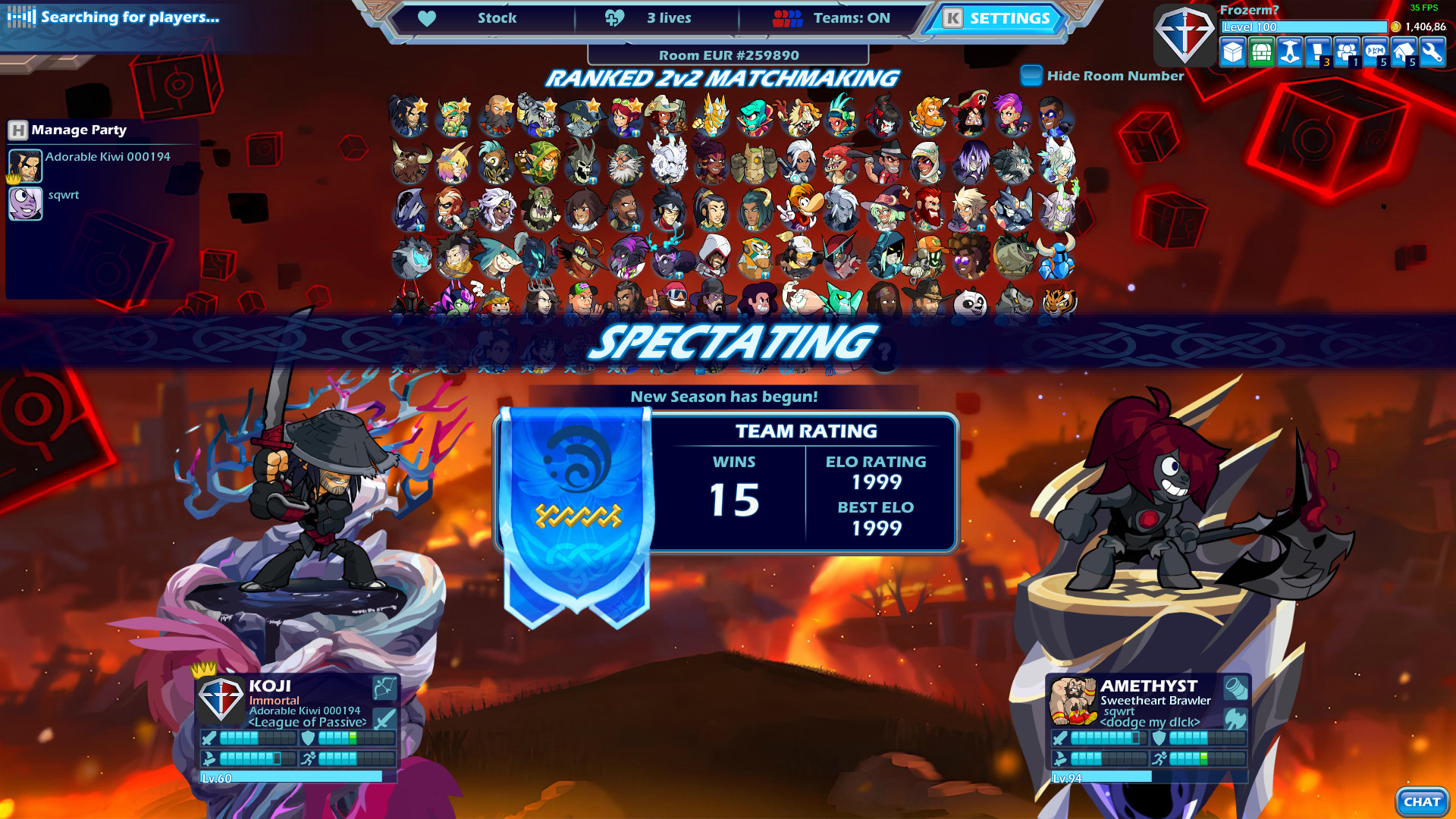Open the missions icon with badge 3
1456x819 pixels.
pyautogui.click(x=1318, y=52)
